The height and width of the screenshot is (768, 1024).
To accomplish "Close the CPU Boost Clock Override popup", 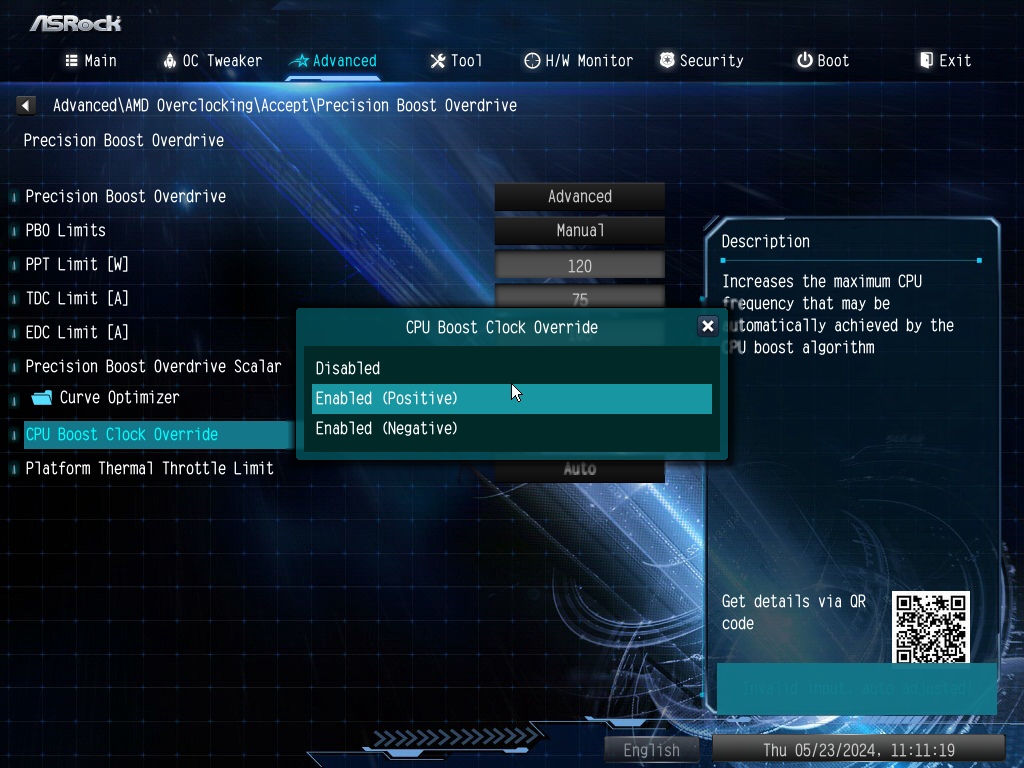I will 707,326.
